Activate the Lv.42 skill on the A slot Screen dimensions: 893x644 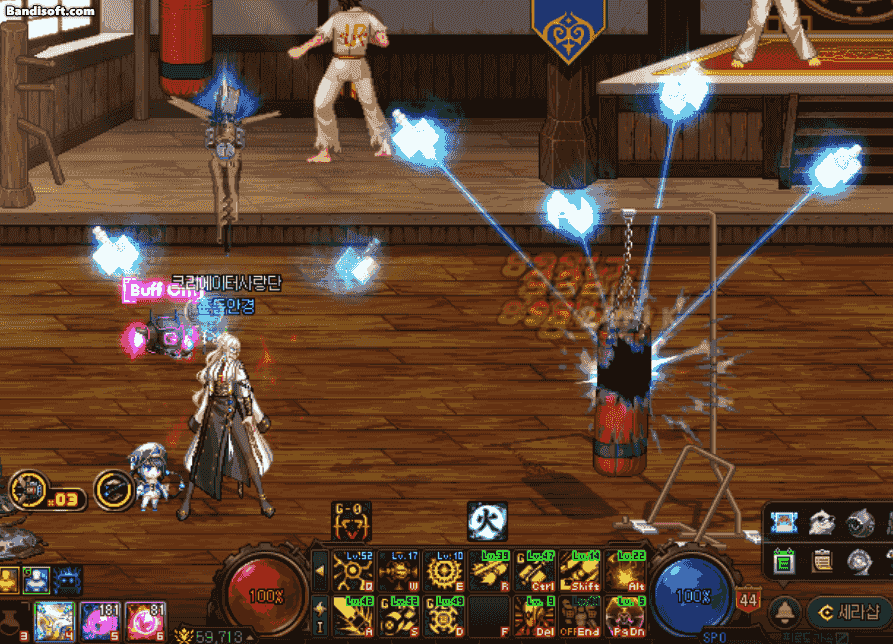coord(351,617)
